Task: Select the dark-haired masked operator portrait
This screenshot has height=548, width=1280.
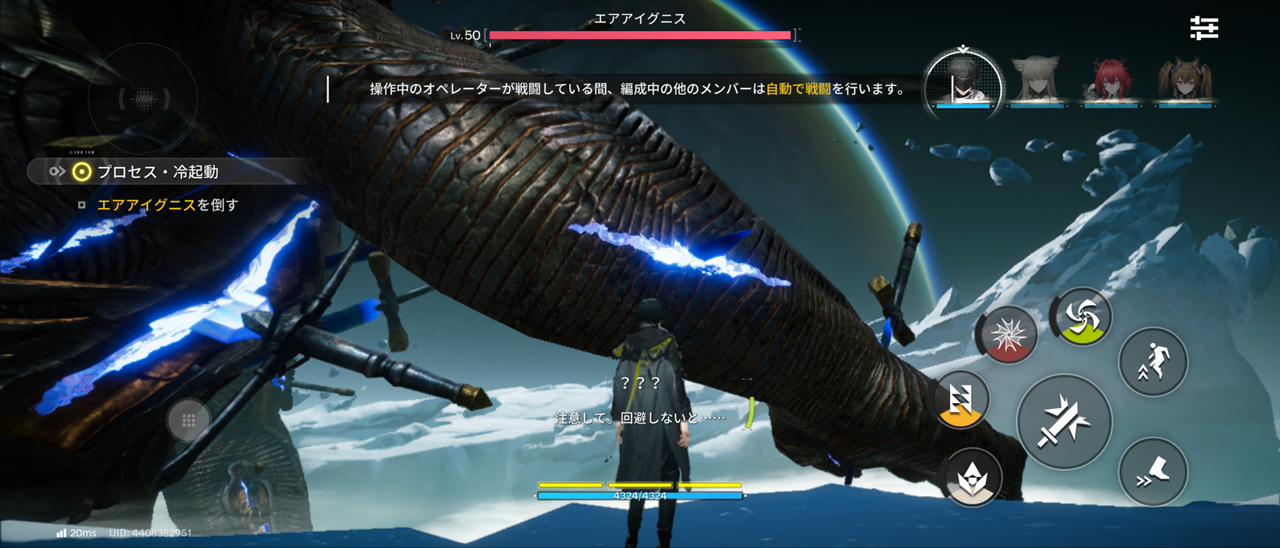Action: [x=962, y=79]
